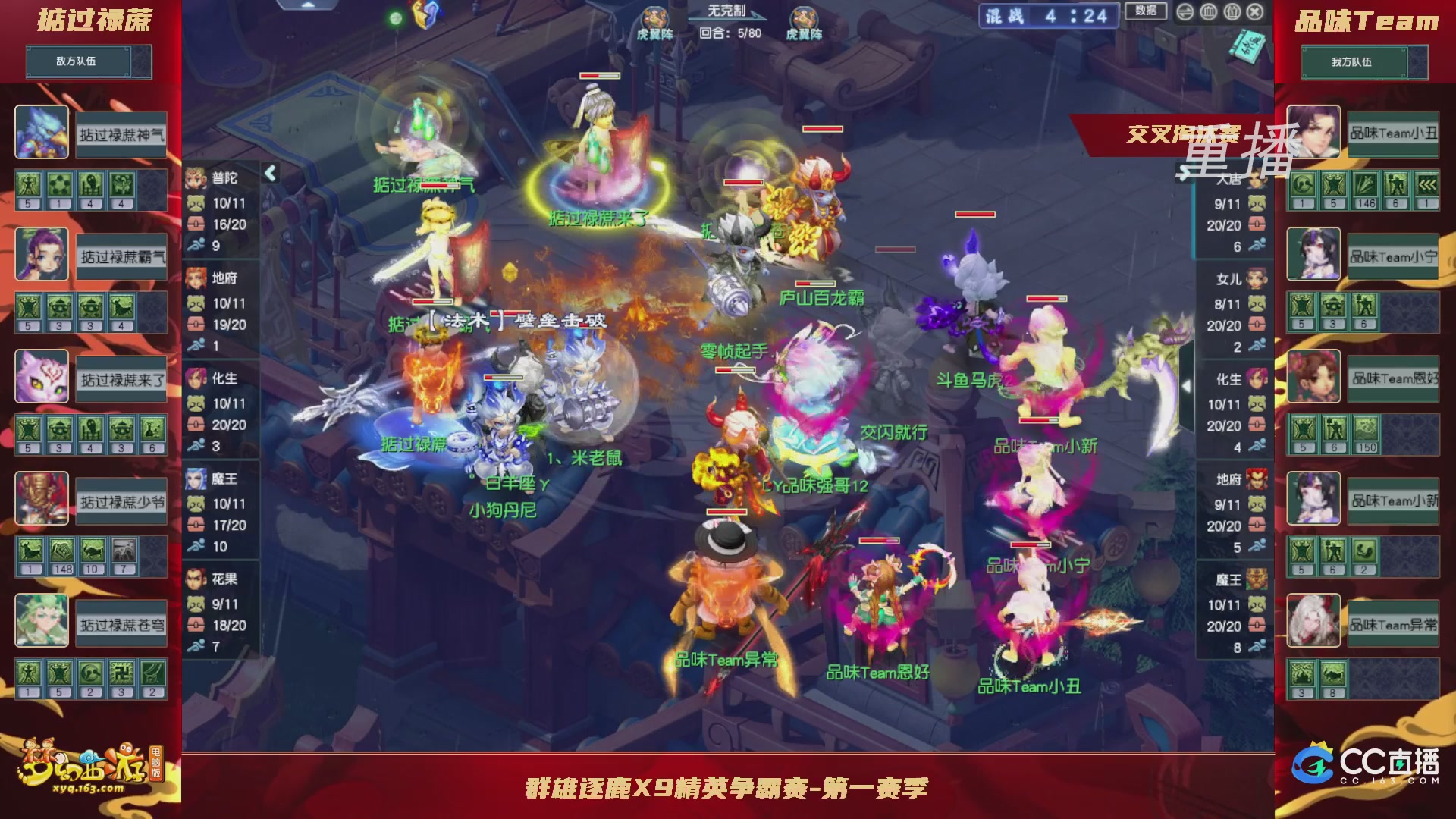Expand the right unit stats panel via its chevron
Viewport: 1456px width, 819px height.
click(1184, 173)
